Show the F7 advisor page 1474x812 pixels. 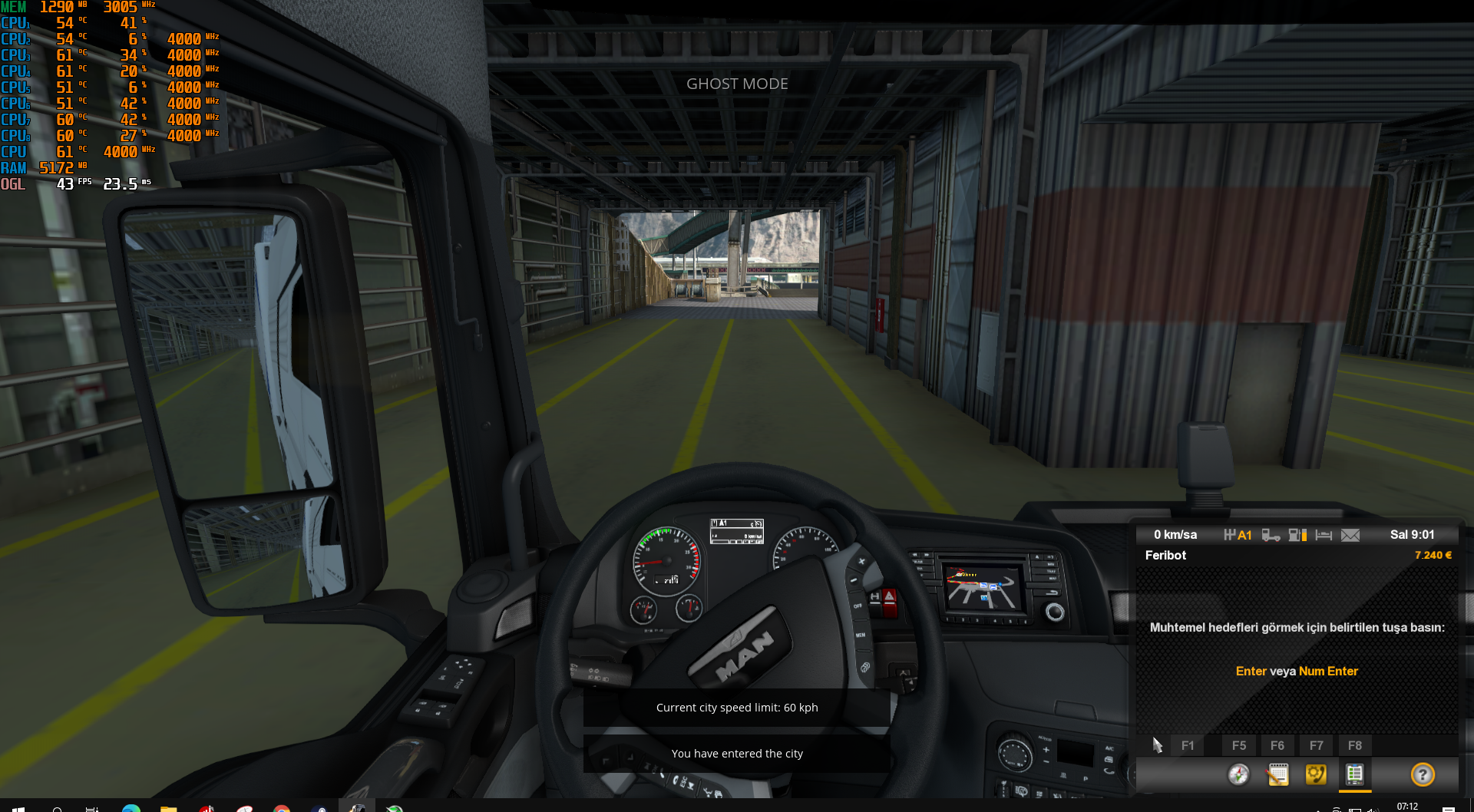point(1317,745)
